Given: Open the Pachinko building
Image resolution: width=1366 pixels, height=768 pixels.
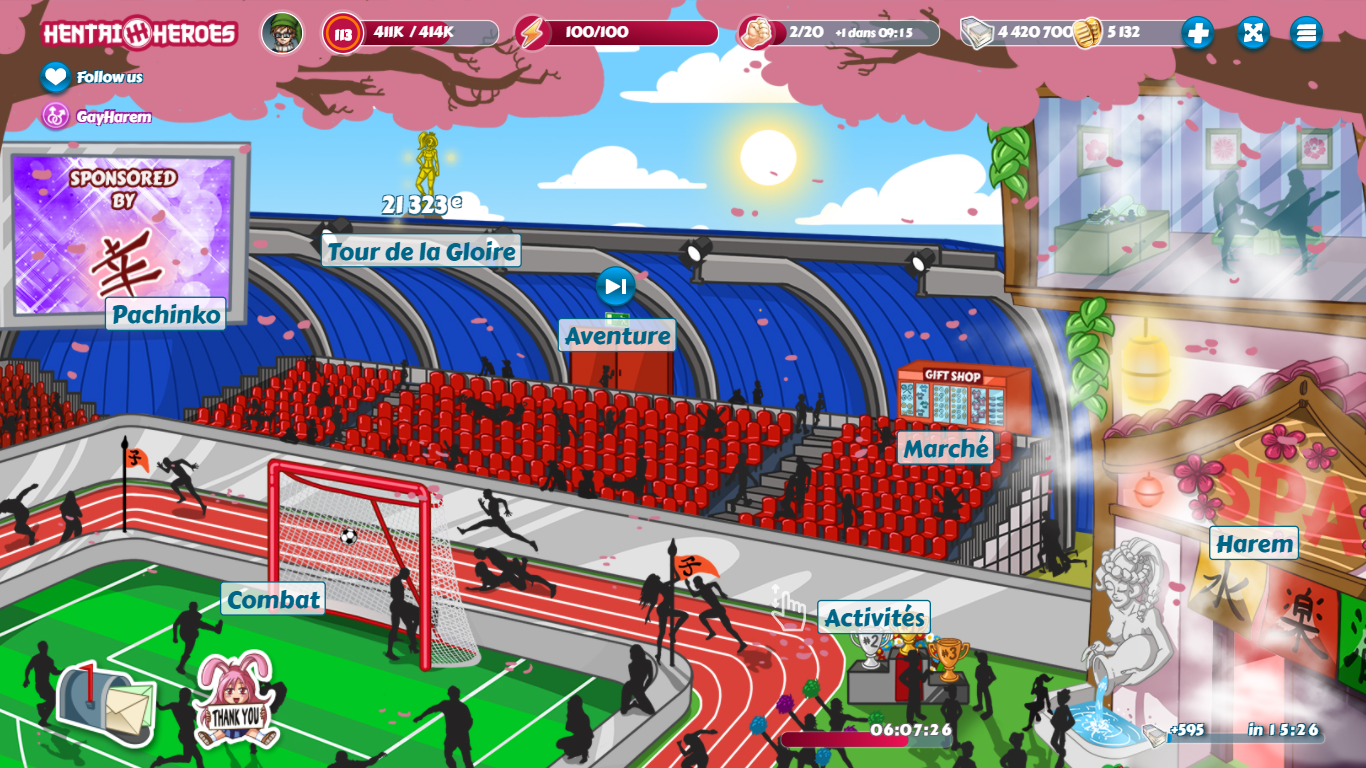Looking at the screenshot, I should pos(165,314).
